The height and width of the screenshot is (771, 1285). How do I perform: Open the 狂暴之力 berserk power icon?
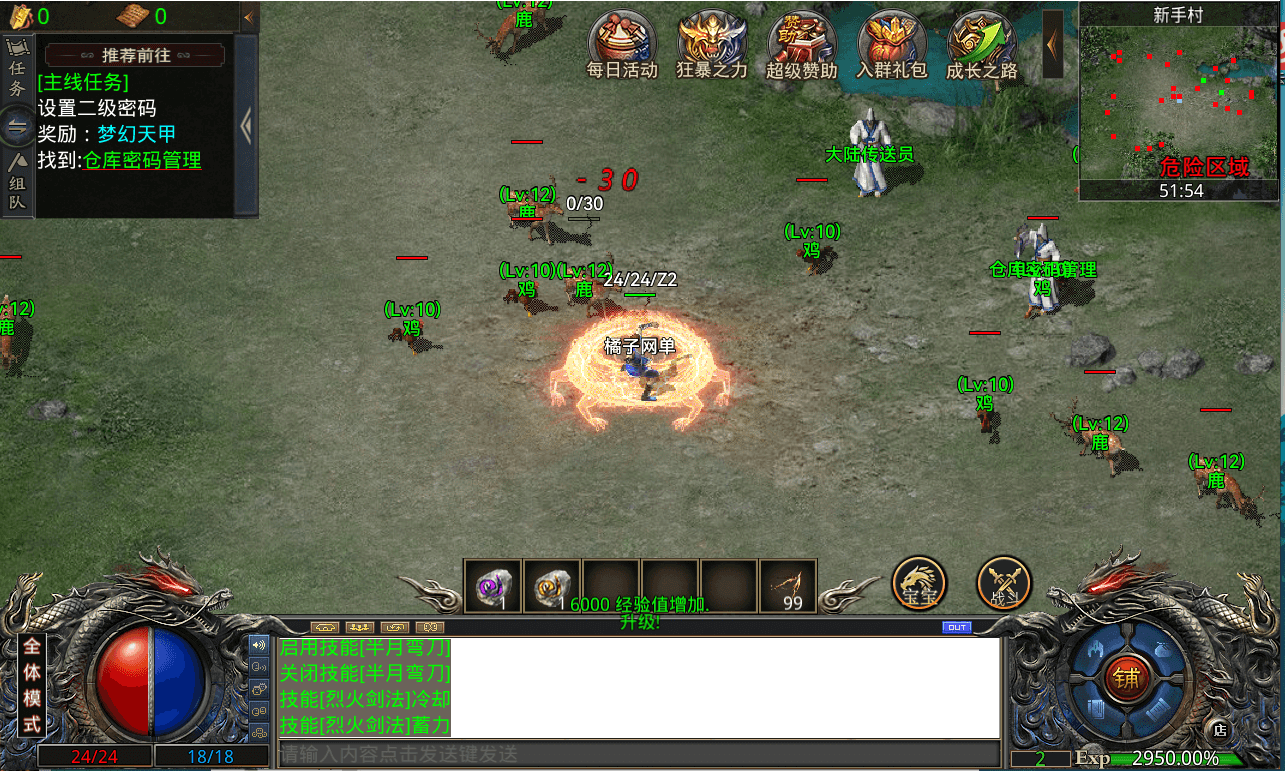[x=711, y=41]
